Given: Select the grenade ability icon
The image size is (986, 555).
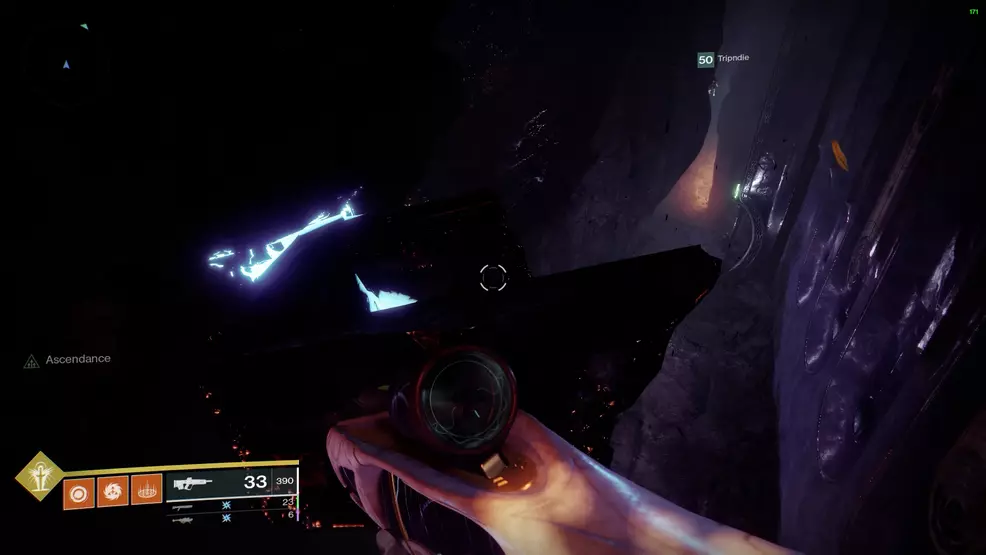Looking at the screenshot, I should click(78, 491).
